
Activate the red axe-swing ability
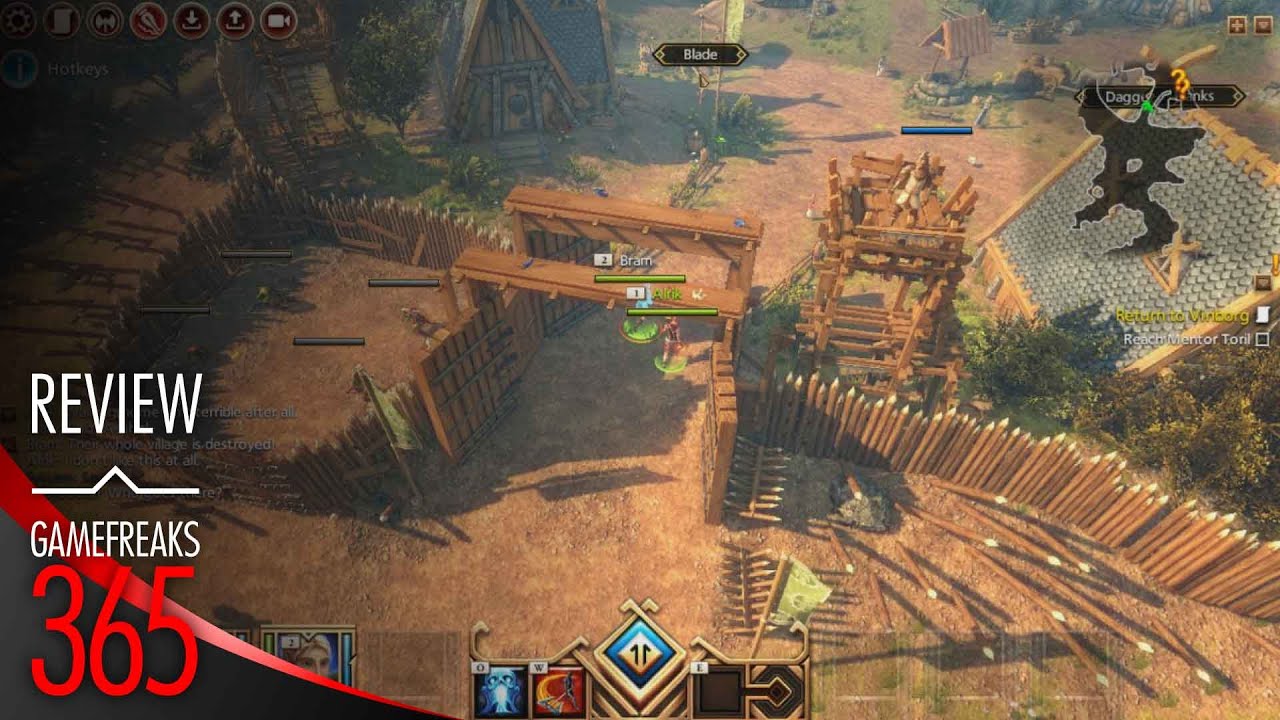(558, 690)
